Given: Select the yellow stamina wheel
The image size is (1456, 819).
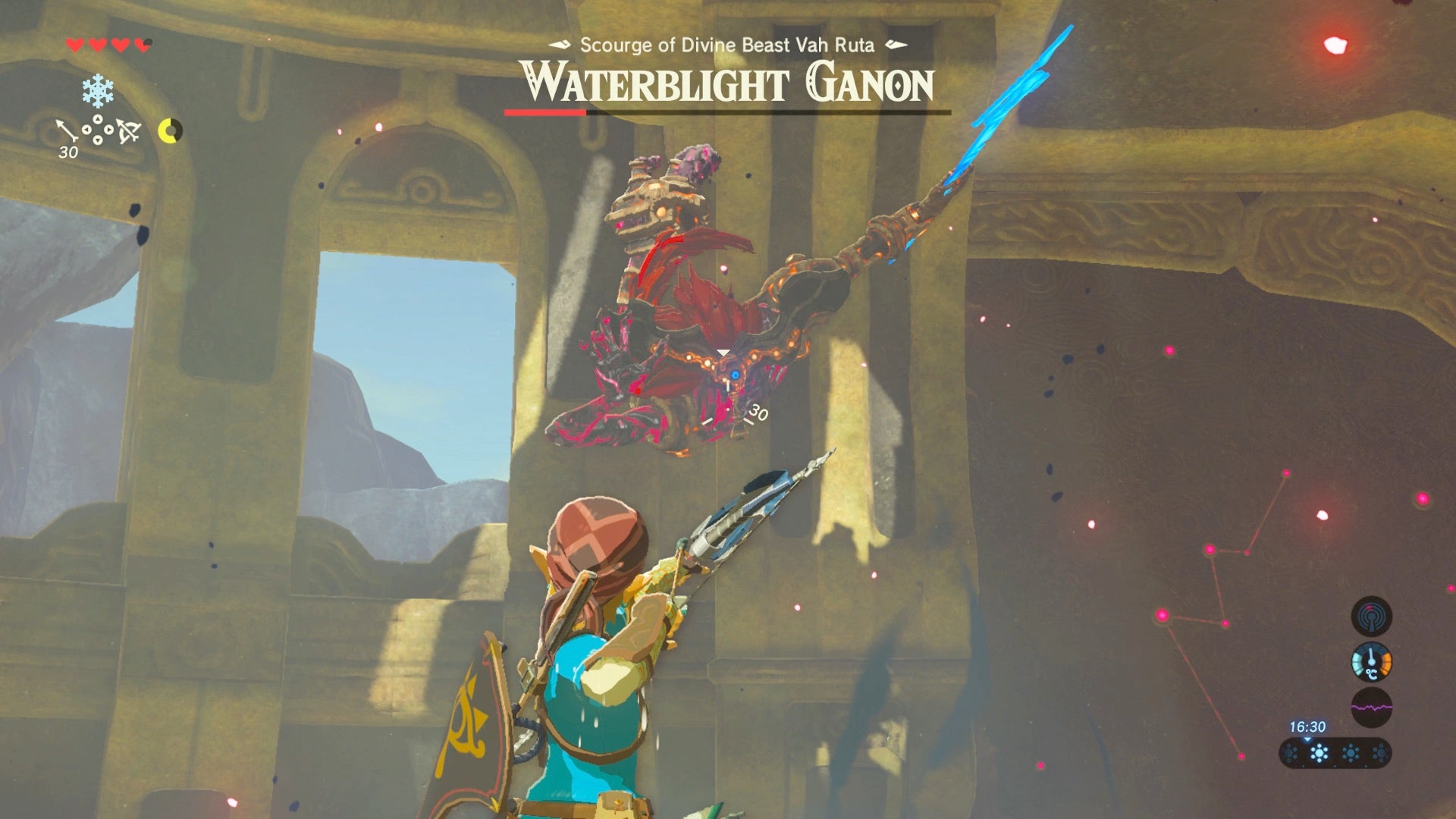Looking at the screenshot, I should 170,131.
